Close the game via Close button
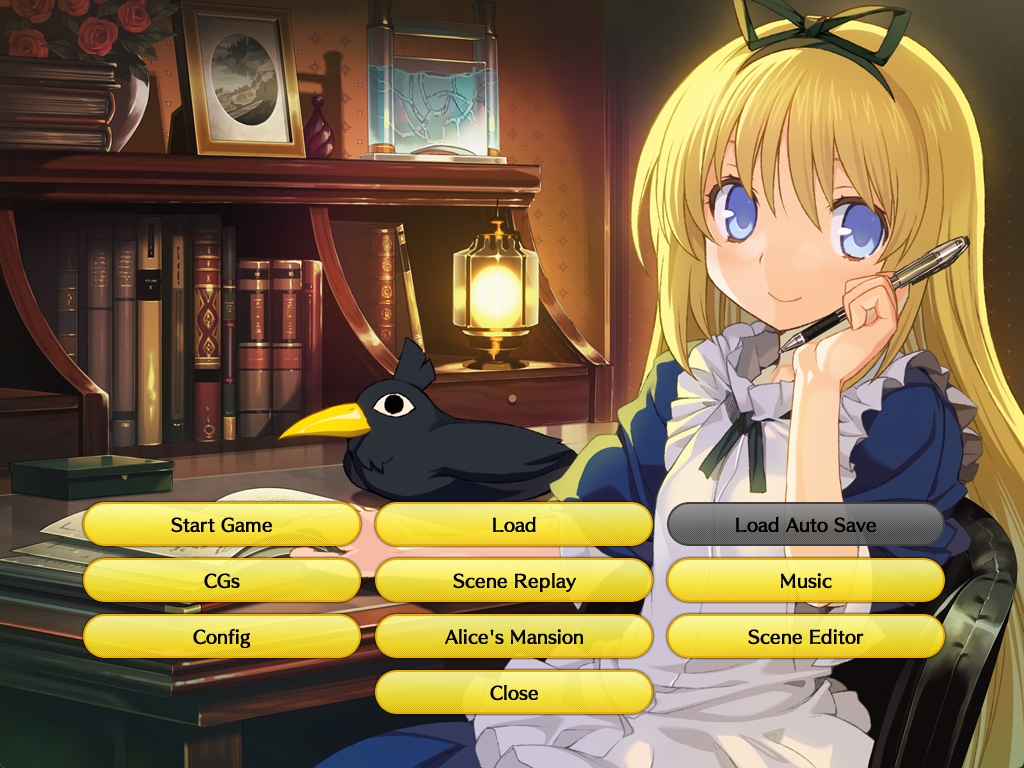The image size is (1024, 768). [x=514, y=693]
